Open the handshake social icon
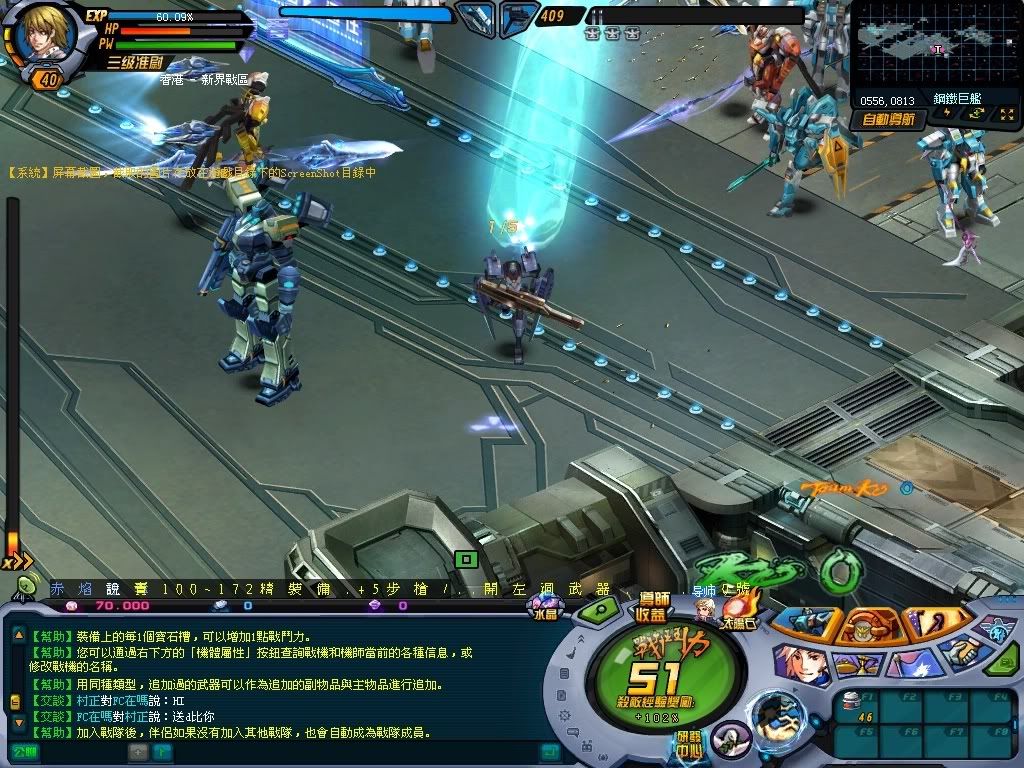1024x768 pixels. (x=962, y=651)
